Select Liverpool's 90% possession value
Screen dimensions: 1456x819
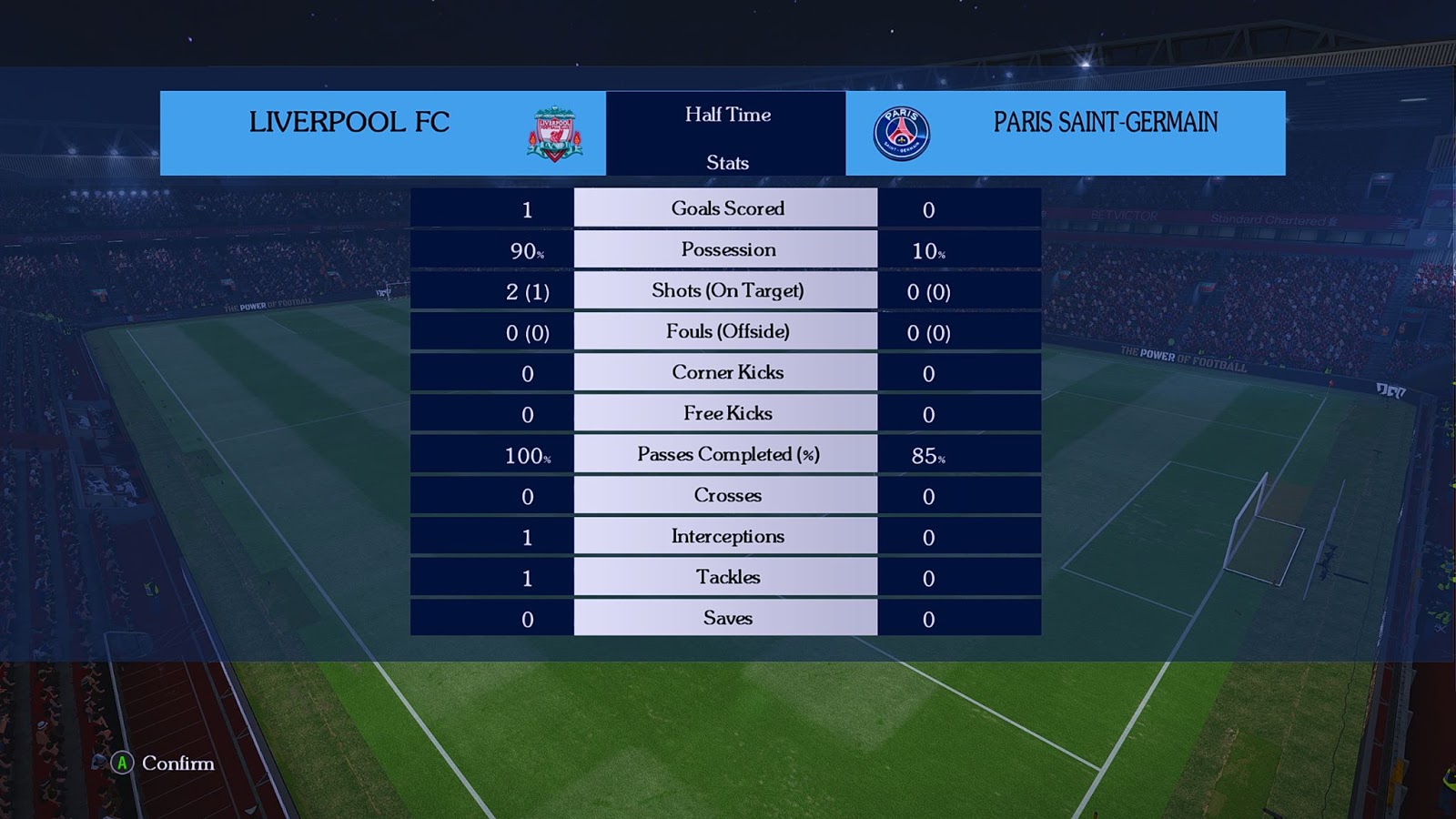524,249
